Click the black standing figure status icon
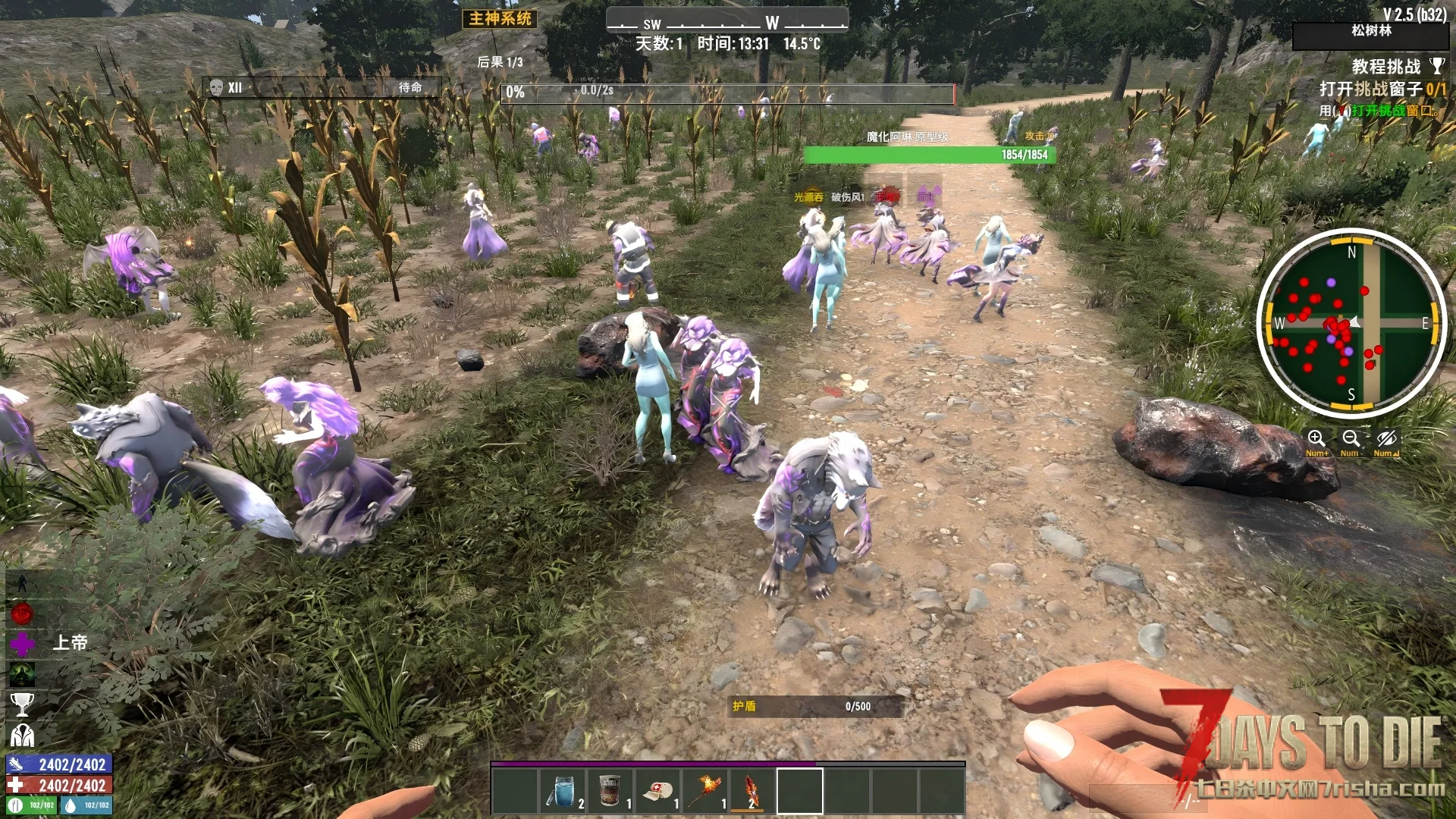Image resolution: width=1456 pixels, height=819 pixels. [22, 583]
